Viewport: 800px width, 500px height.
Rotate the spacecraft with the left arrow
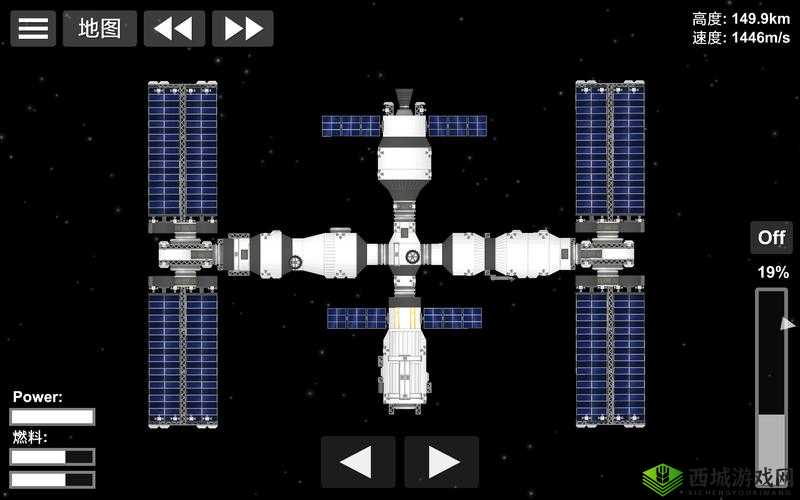coord(357,462)
